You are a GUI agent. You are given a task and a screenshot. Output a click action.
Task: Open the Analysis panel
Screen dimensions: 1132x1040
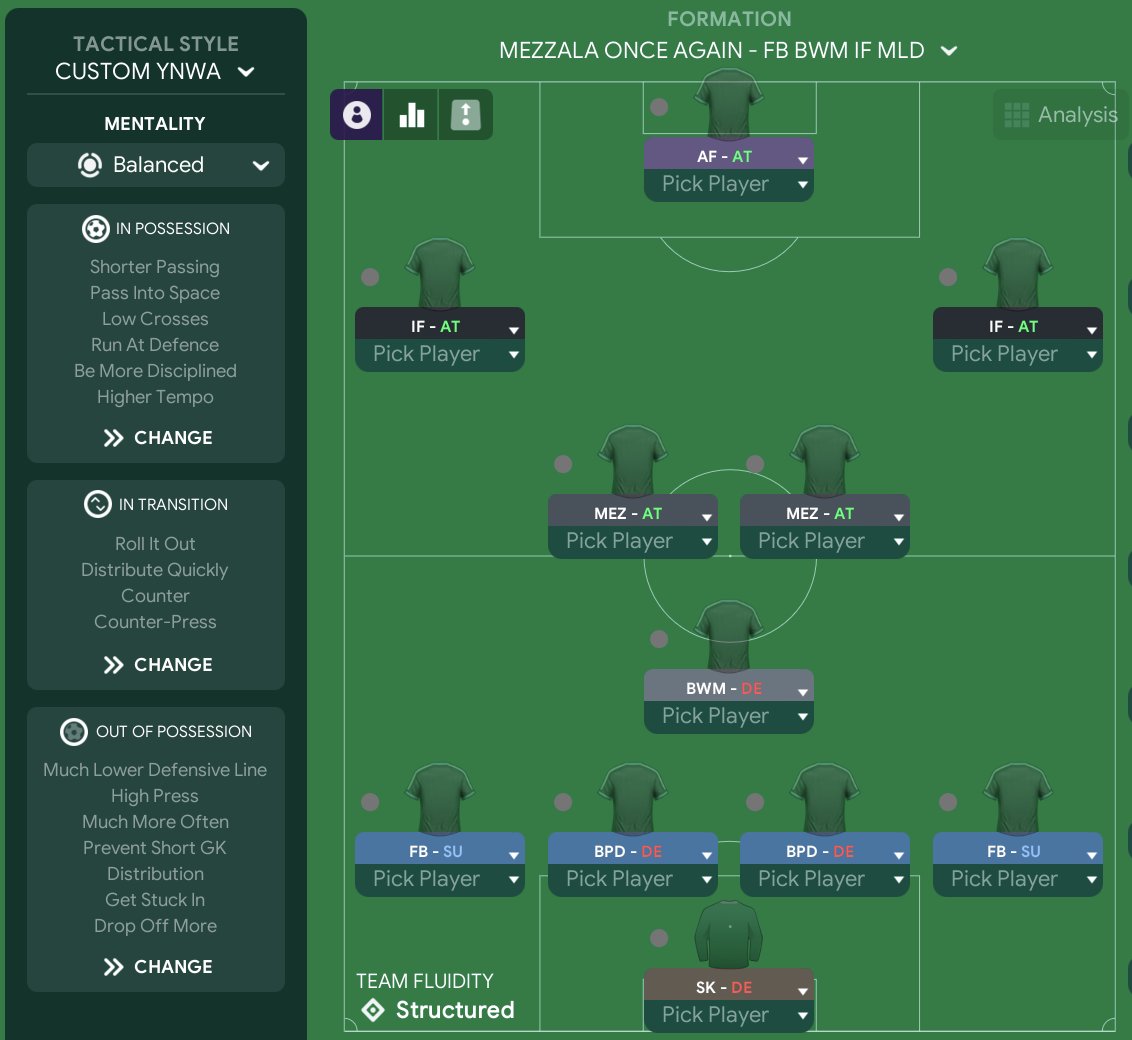tap(1060, 115)
